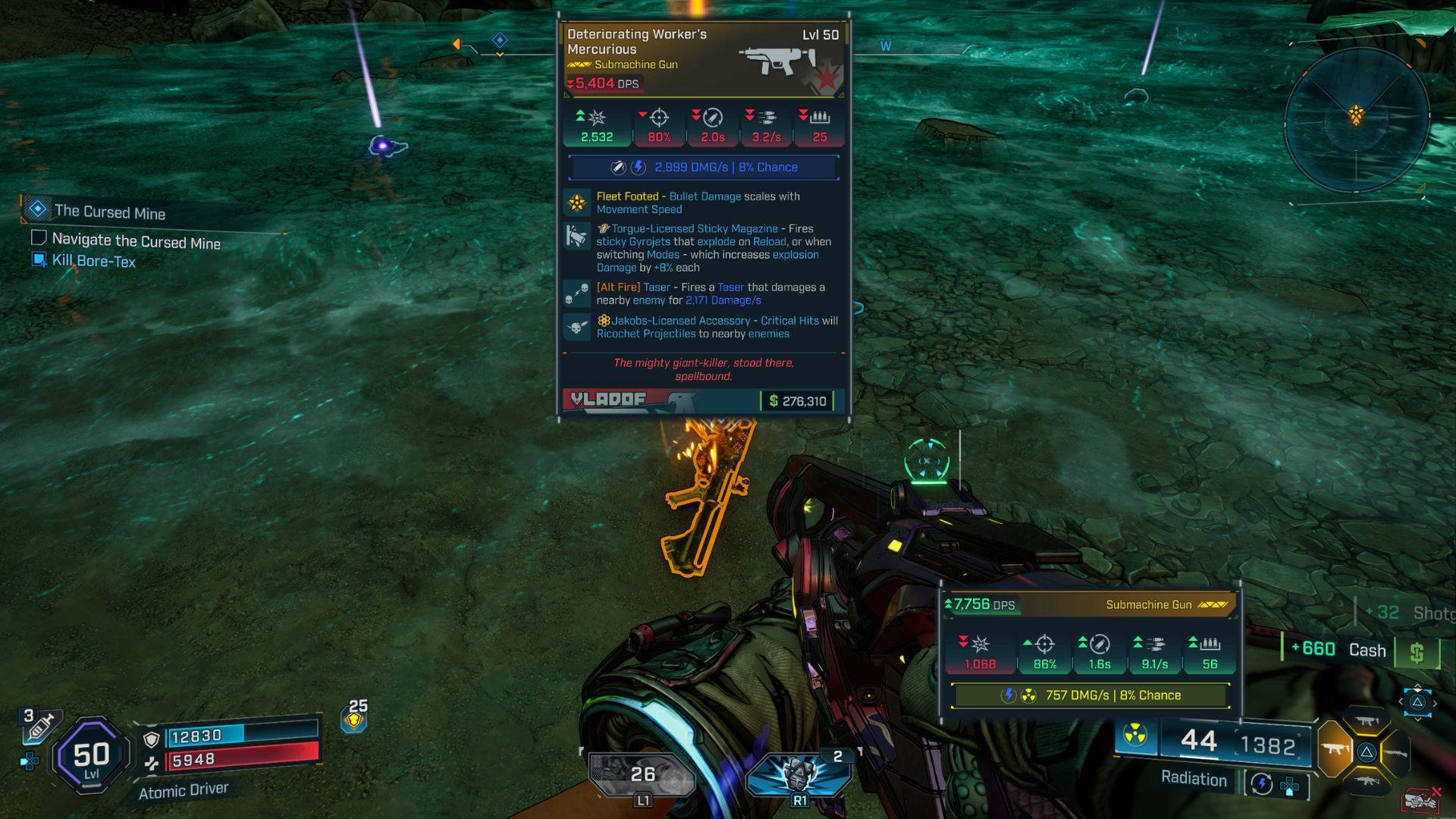Tick the Navigate the Cursed Mine checkbox
Screen dimensions: 1456x819
coord(39,238)
